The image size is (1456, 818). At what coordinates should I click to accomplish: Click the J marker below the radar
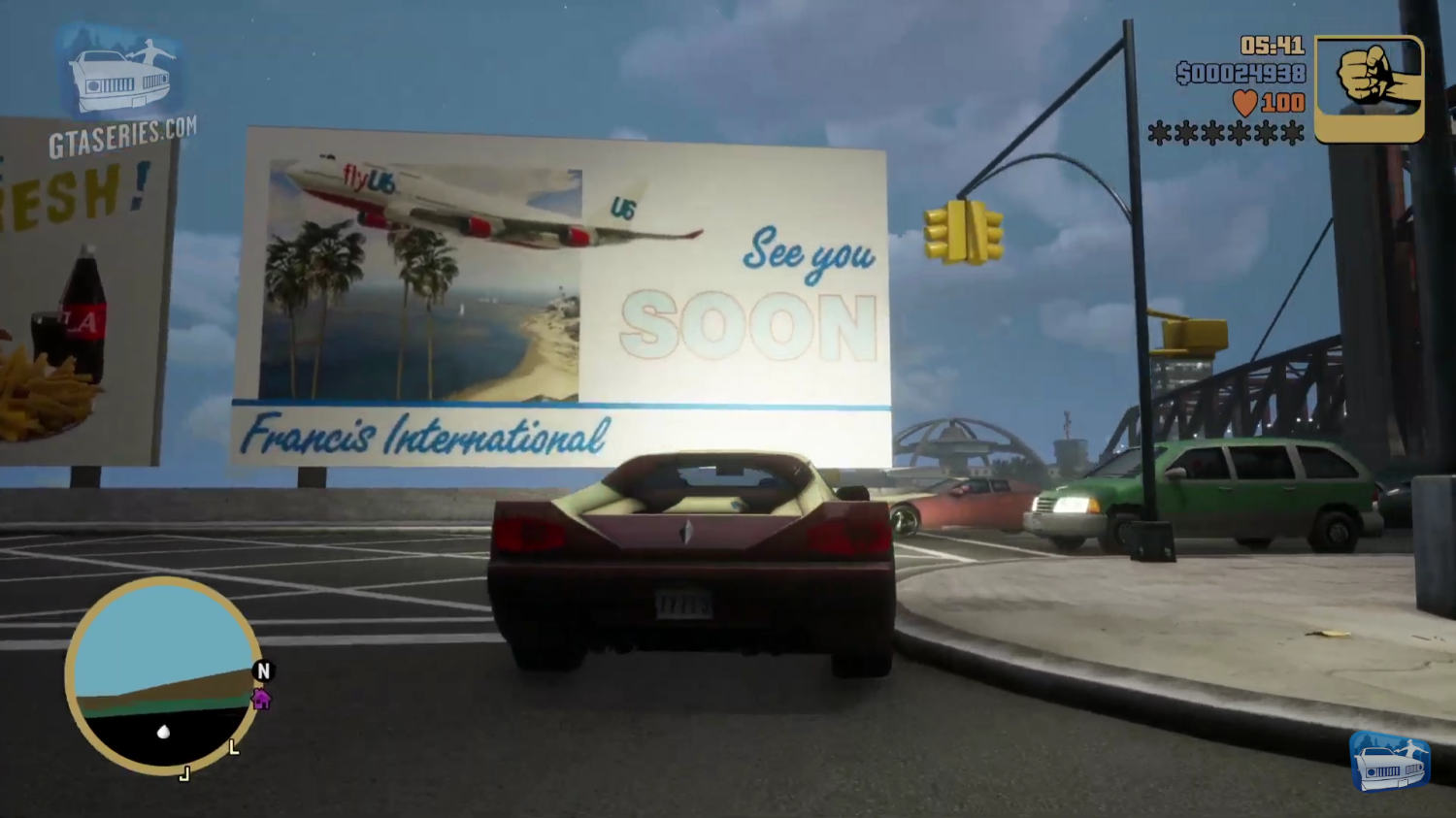pyautogui.click(x=184, y=774)
